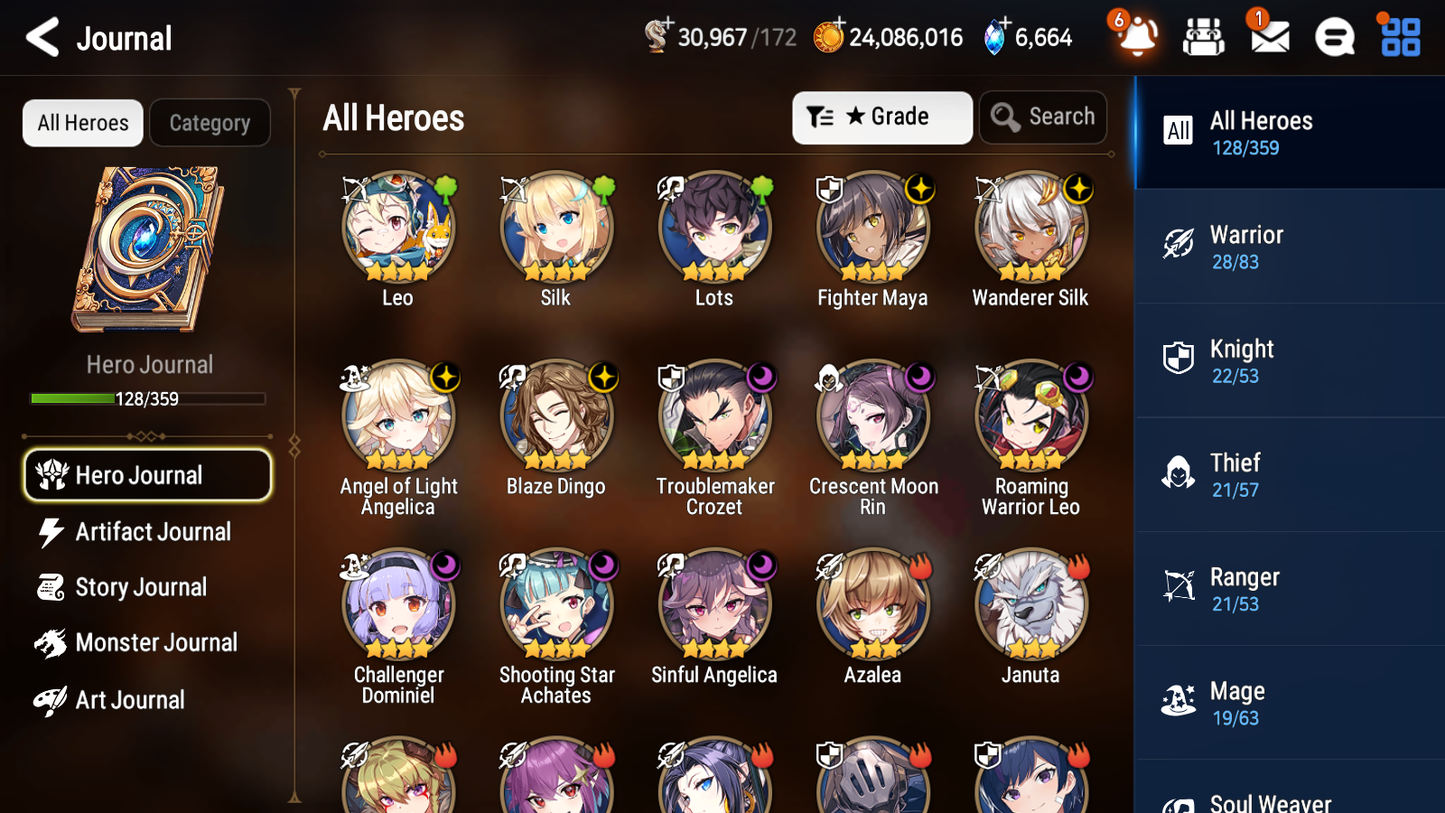Click the 128/359 hero completion progress bar
The image size is (1445, 813).
(148, 397)
